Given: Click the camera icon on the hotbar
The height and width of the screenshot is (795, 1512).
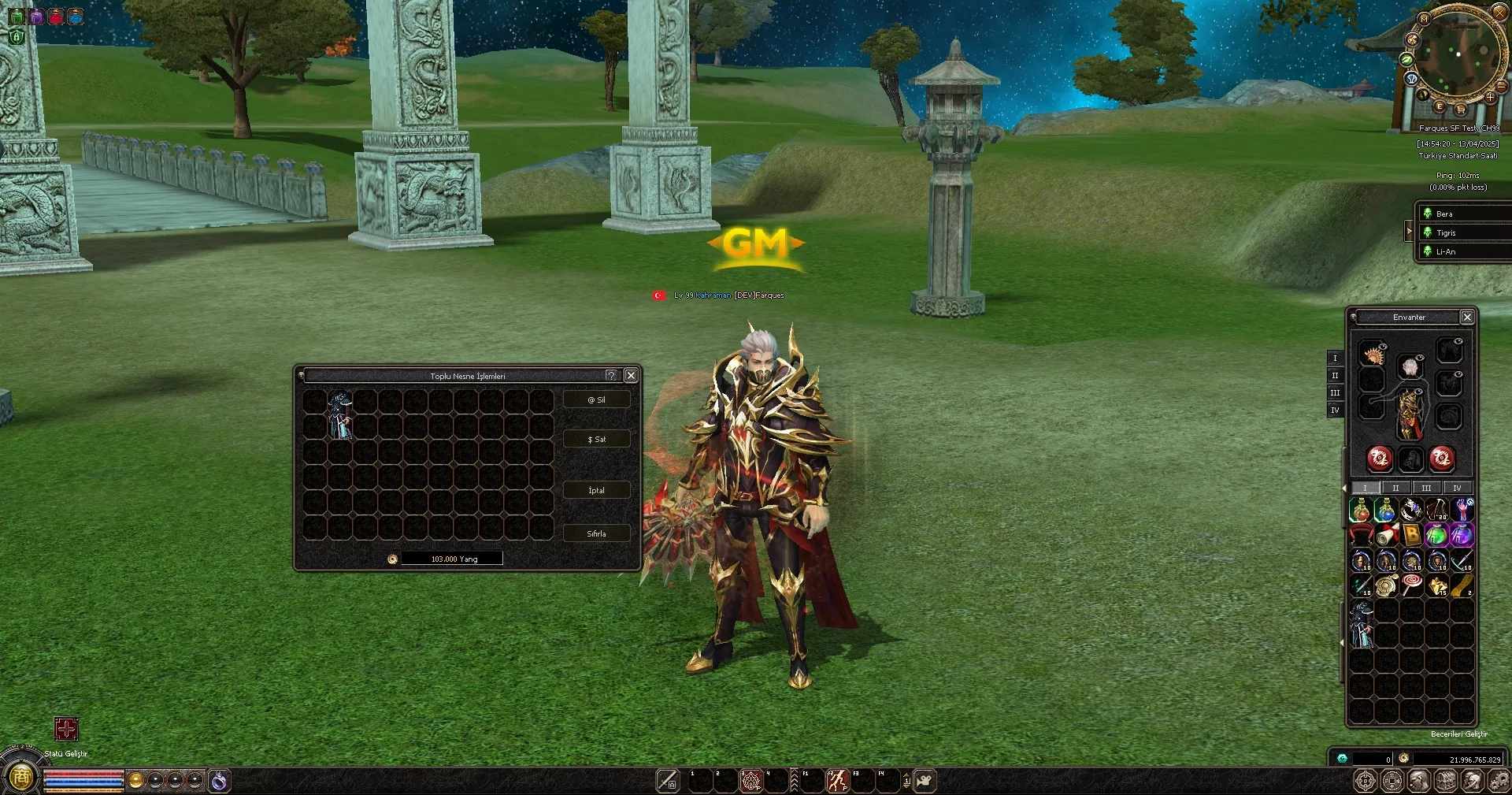Looking at the screenshot, I should [x=925, y=780].
